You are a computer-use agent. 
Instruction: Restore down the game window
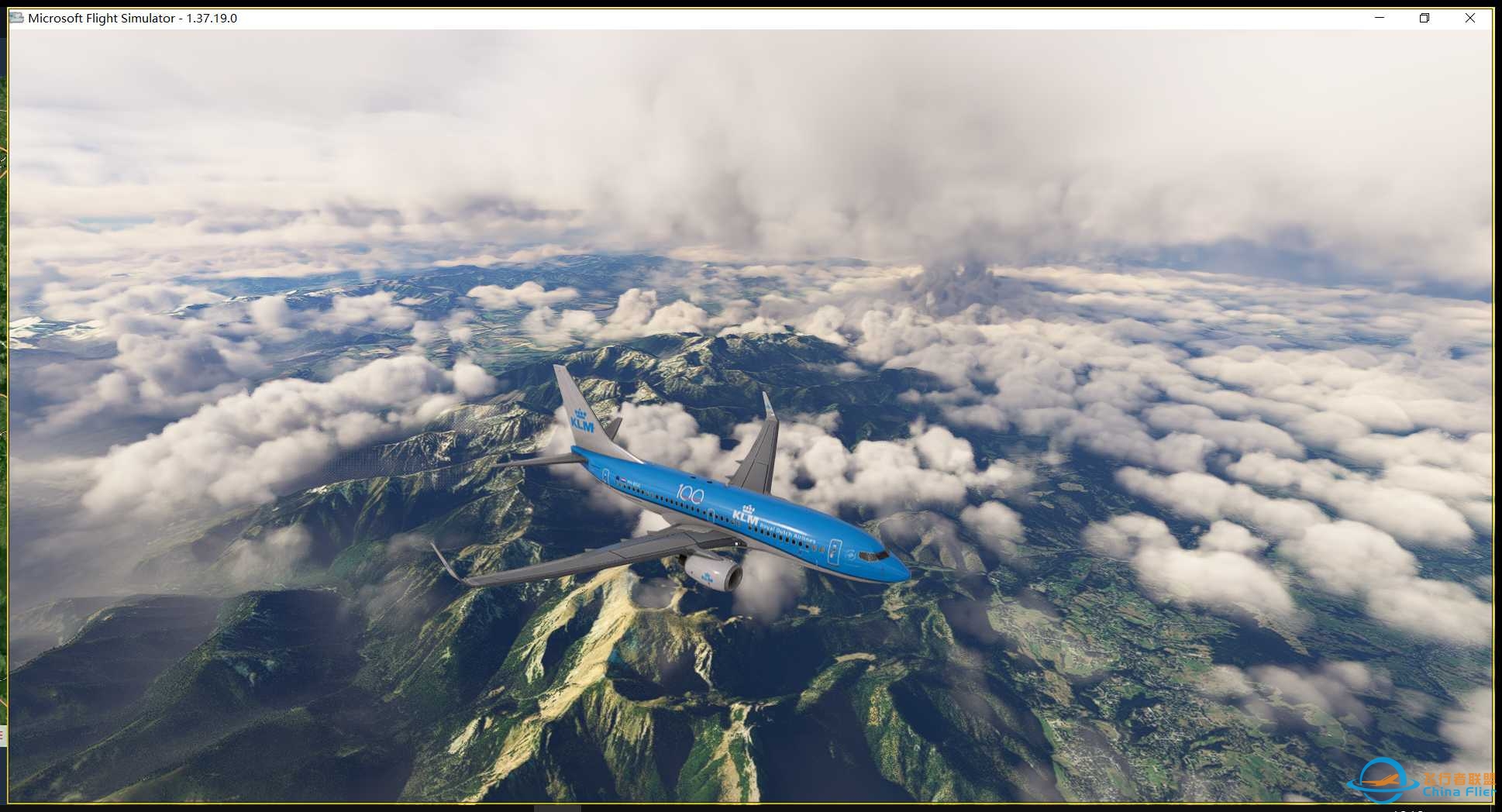coord(1424,18)
